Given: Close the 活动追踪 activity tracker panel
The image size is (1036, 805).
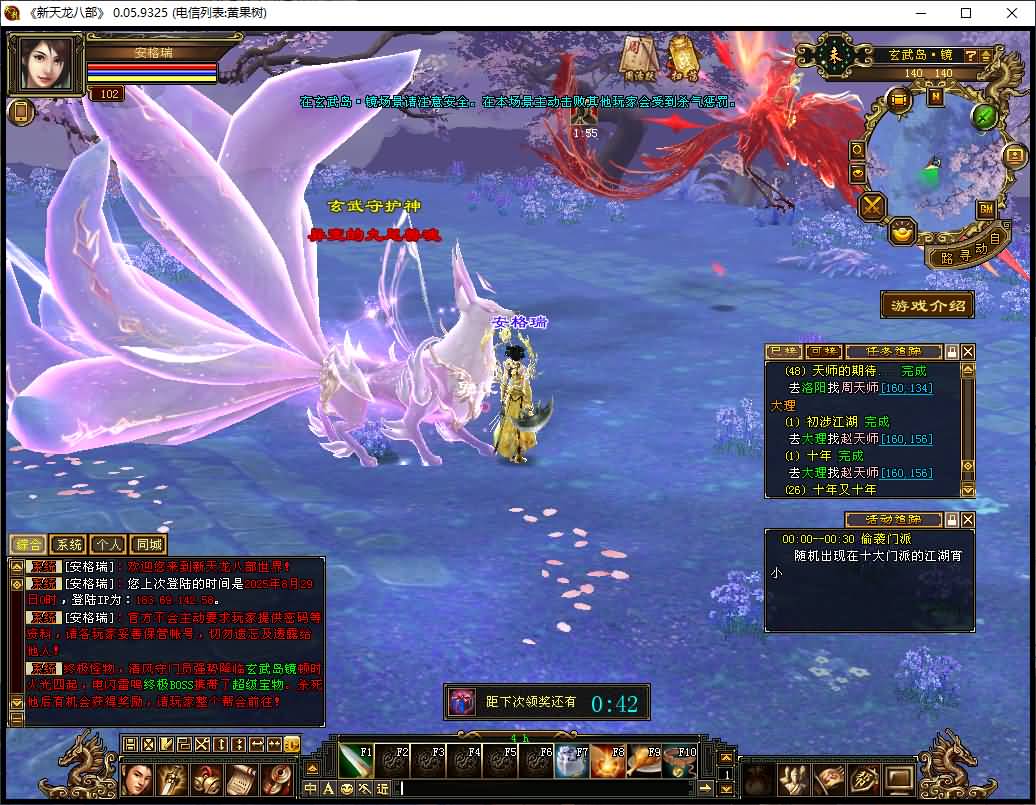Looking at the screenshot, I should (x=967, y=520).
